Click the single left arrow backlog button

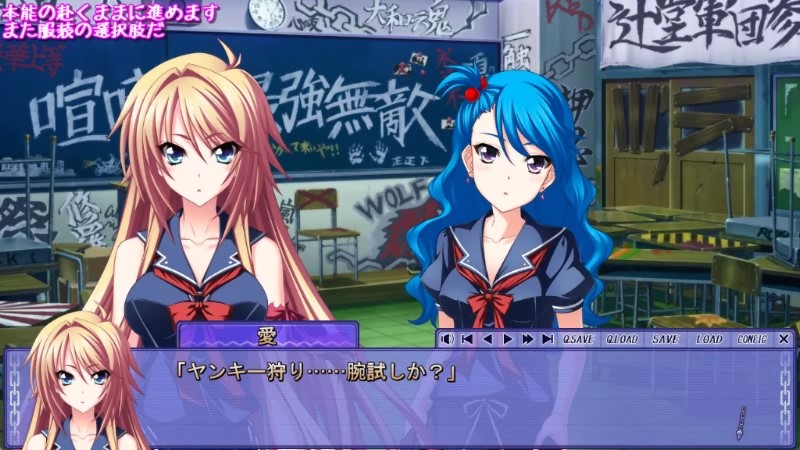pyautogui.click(x=488, y=339)
